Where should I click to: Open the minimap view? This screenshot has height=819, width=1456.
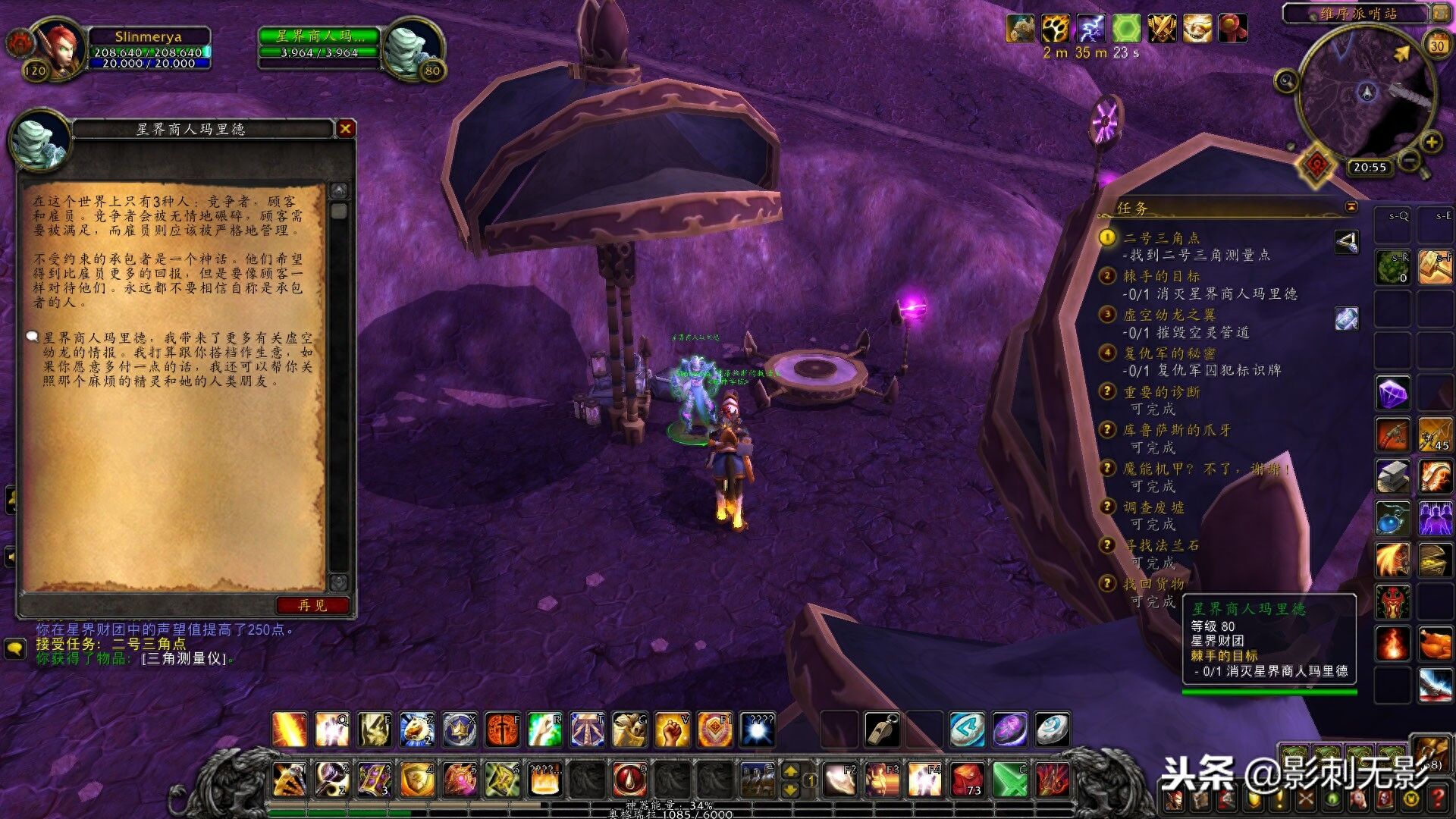pos(1367,93)
